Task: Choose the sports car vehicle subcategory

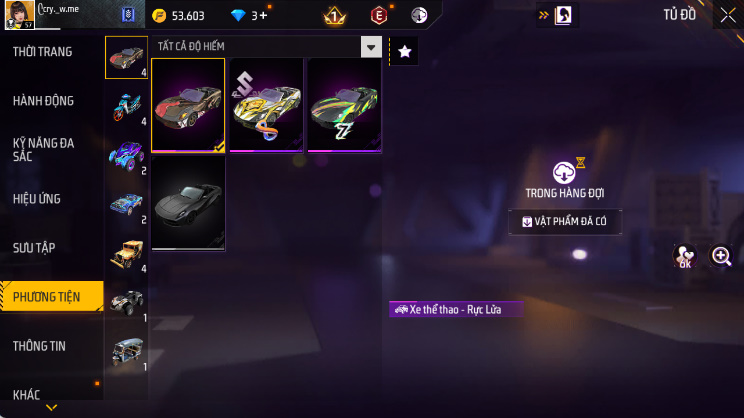Action: (x=125, y=56)
